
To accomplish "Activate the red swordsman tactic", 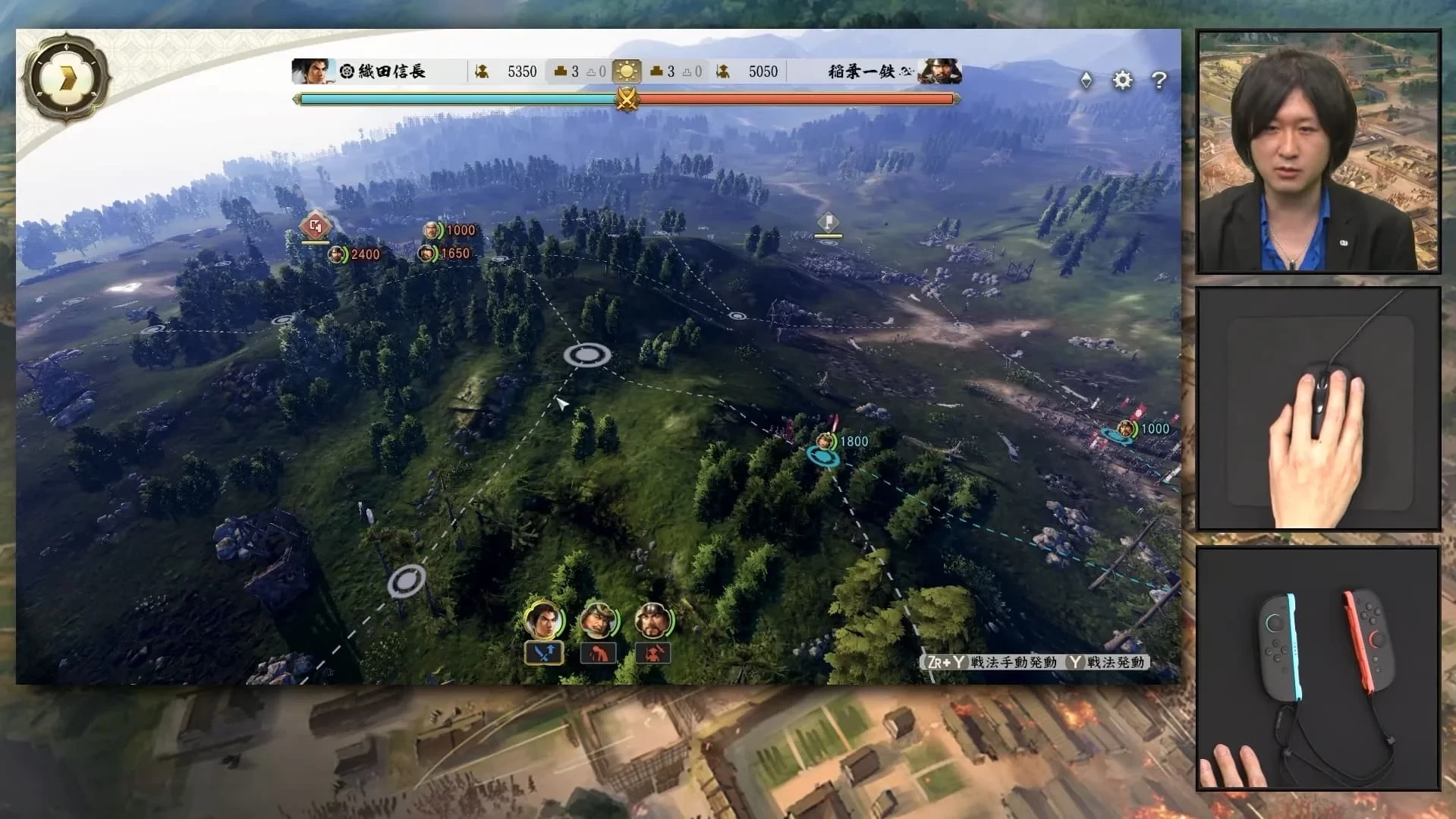I will pyautogui.click(x=653, y=653).
